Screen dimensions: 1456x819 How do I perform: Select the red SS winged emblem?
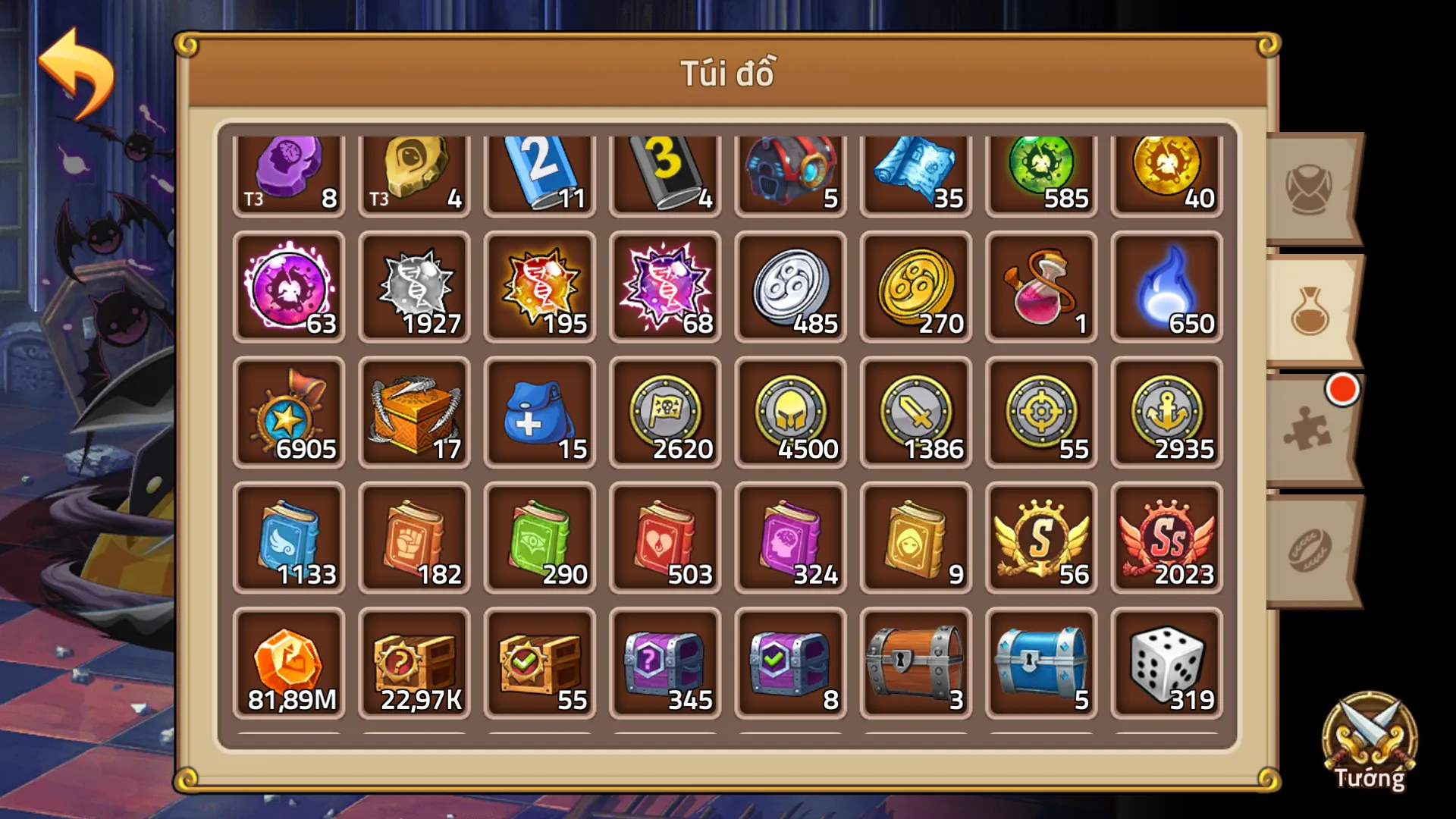tap(1166, 538)
